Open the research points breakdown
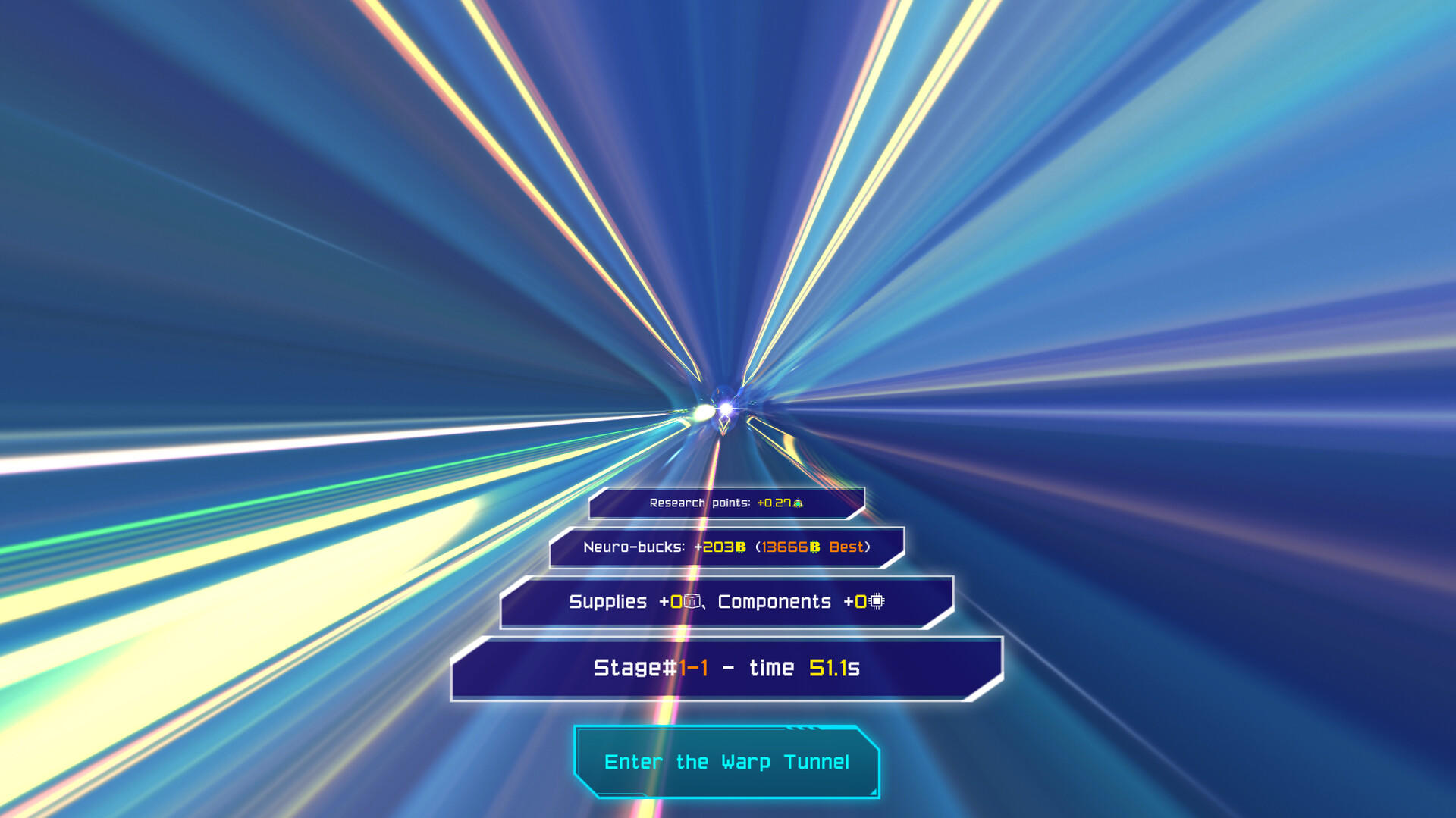This screenshot has height=818, width=1456. pyautogui.click(x=728, y=502)
